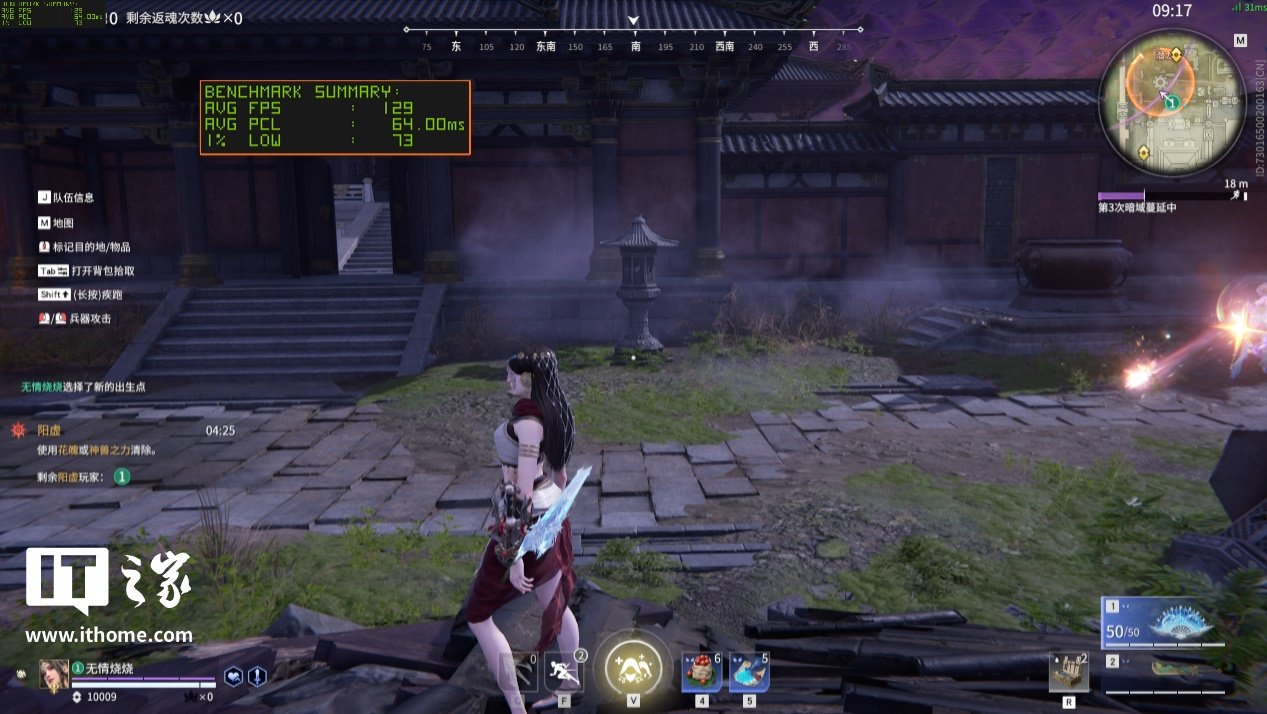This screenshot has height=714, width=1267.
Task: Click the 阳虚 debuff status icon
Action: (18, 430)
